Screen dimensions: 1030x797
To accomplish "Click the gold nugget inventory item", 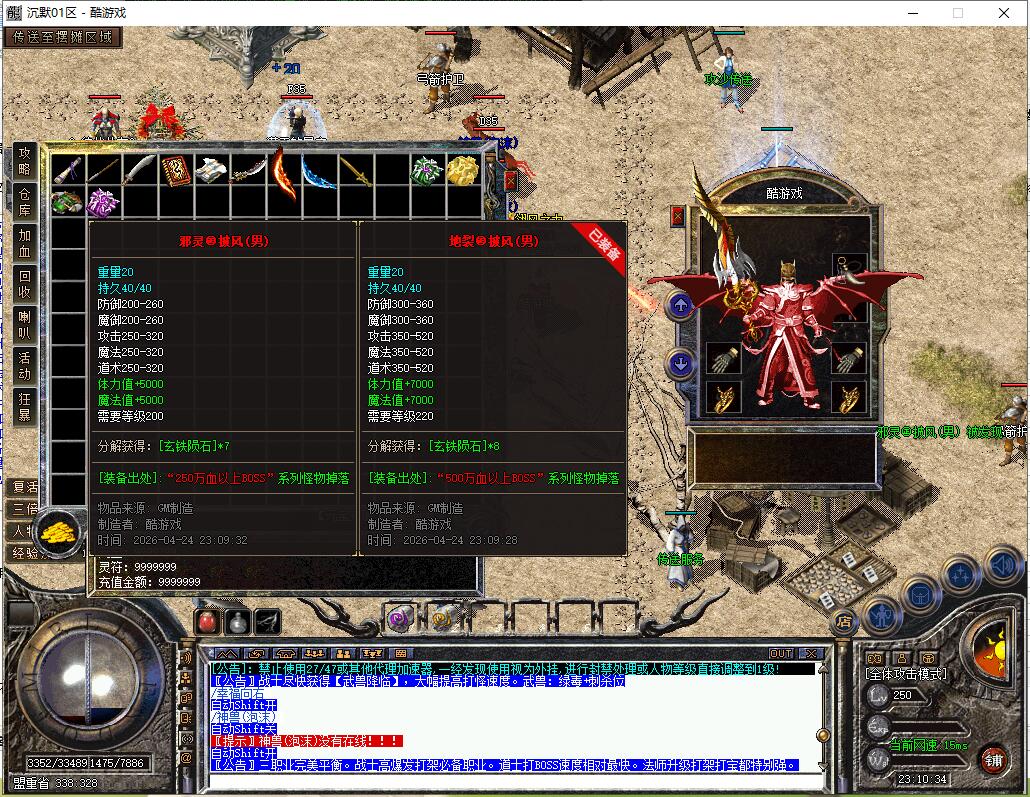I will (462, 170).
